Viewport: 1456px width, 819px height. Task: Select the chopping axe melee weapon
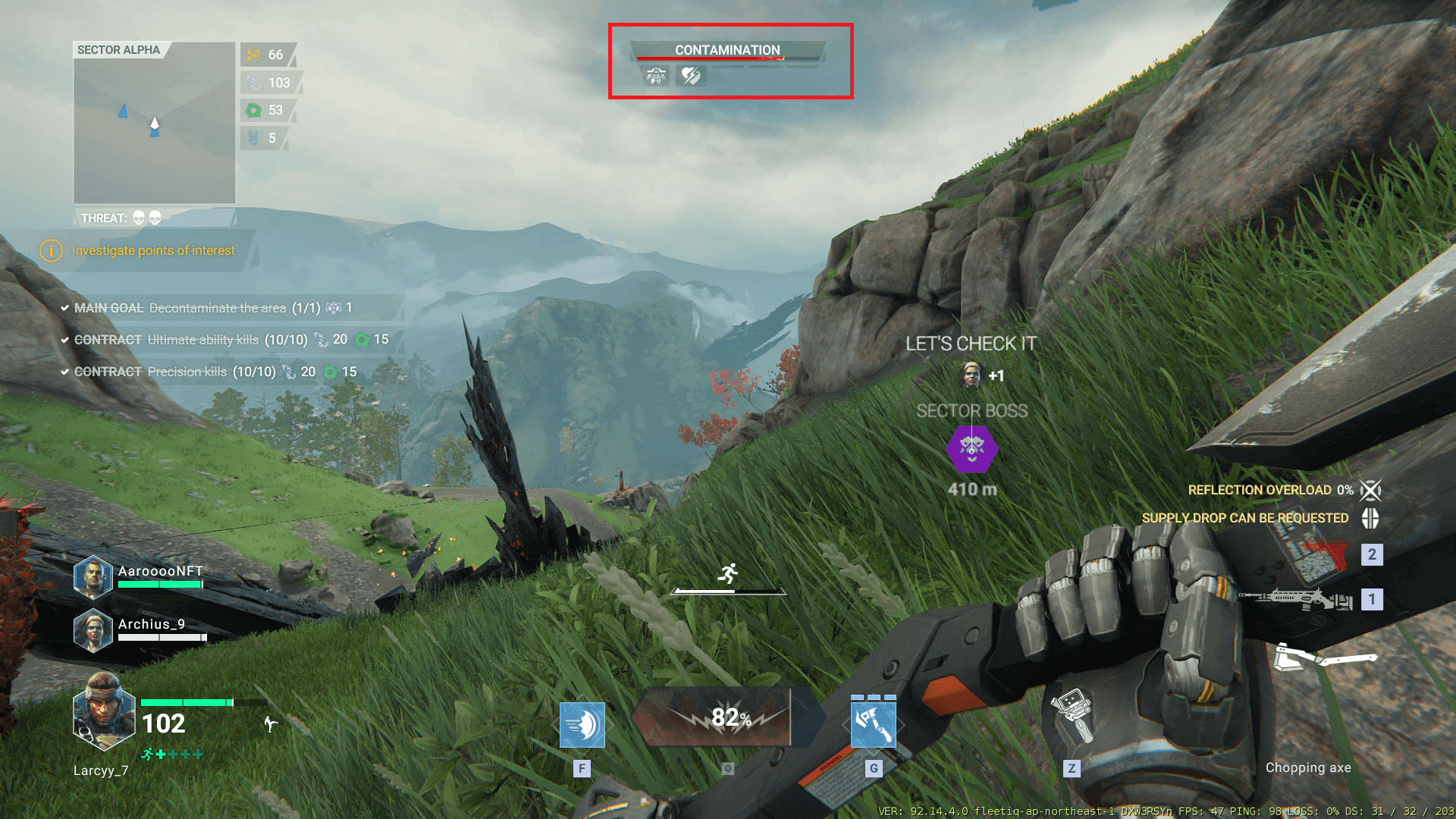1323,657
